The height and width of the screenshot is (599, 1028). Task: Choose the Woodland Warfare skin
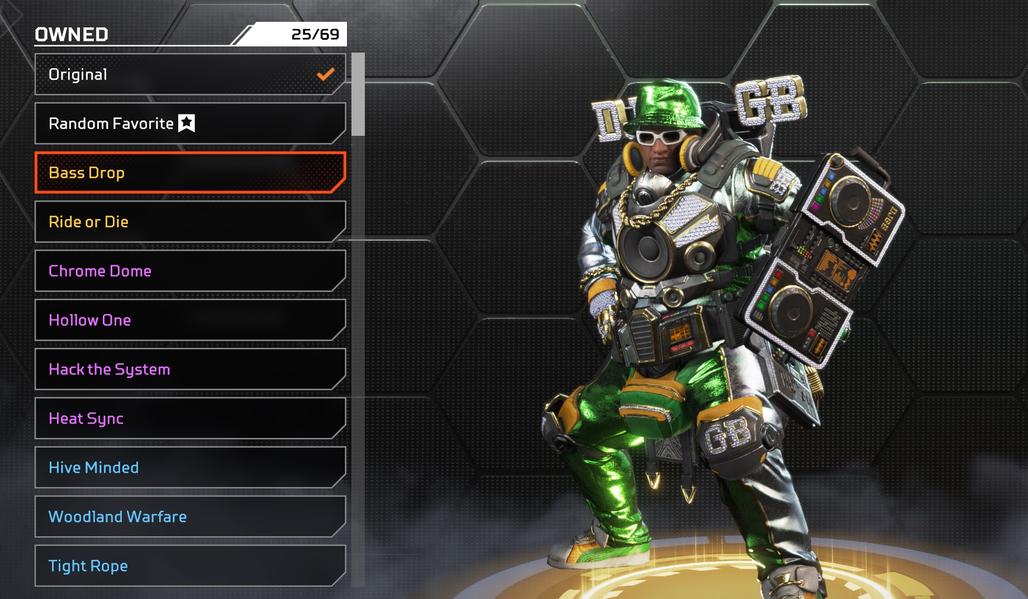coord(190,517)
